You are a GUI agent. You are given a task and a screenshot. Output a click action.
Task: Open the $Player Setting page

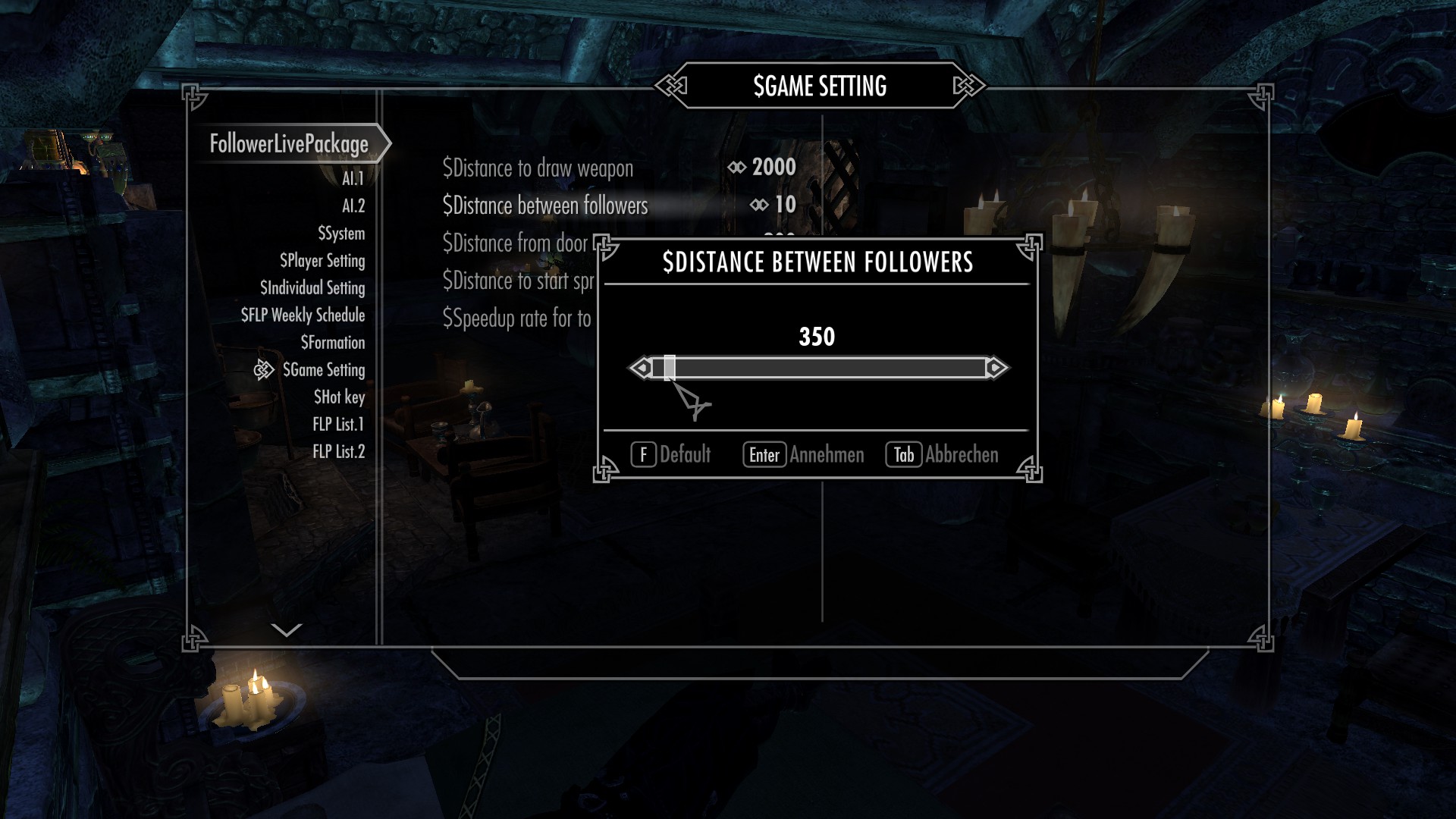[322, 261]
